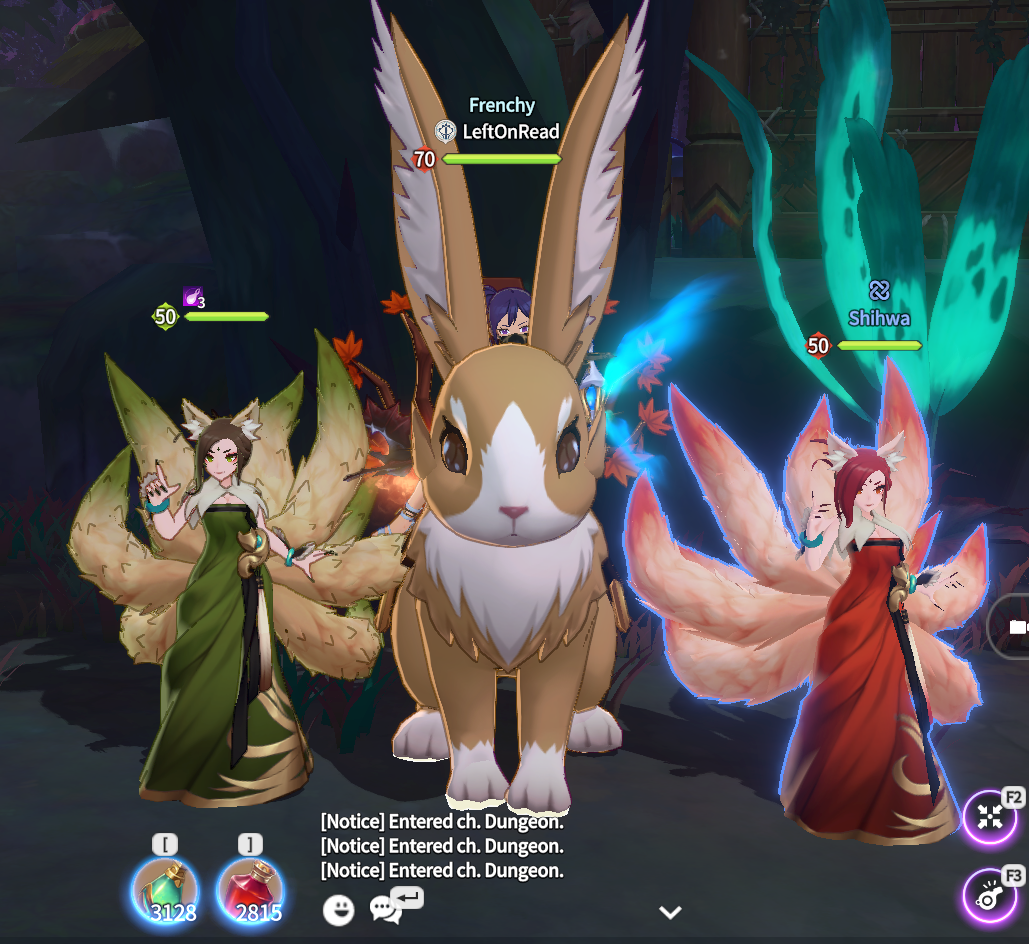
Task: Activate the whistle F3 button
Action: point(990,895)
